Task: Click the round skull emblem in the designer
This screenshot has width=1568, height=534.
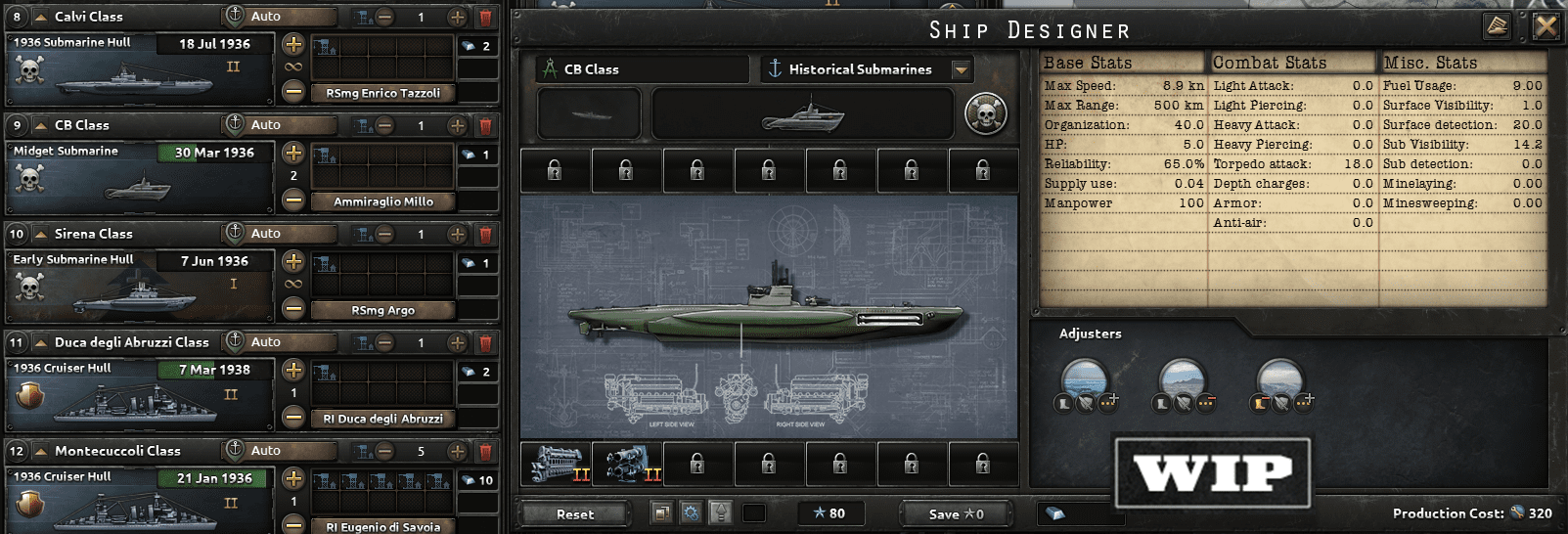Action: [985, 114]
